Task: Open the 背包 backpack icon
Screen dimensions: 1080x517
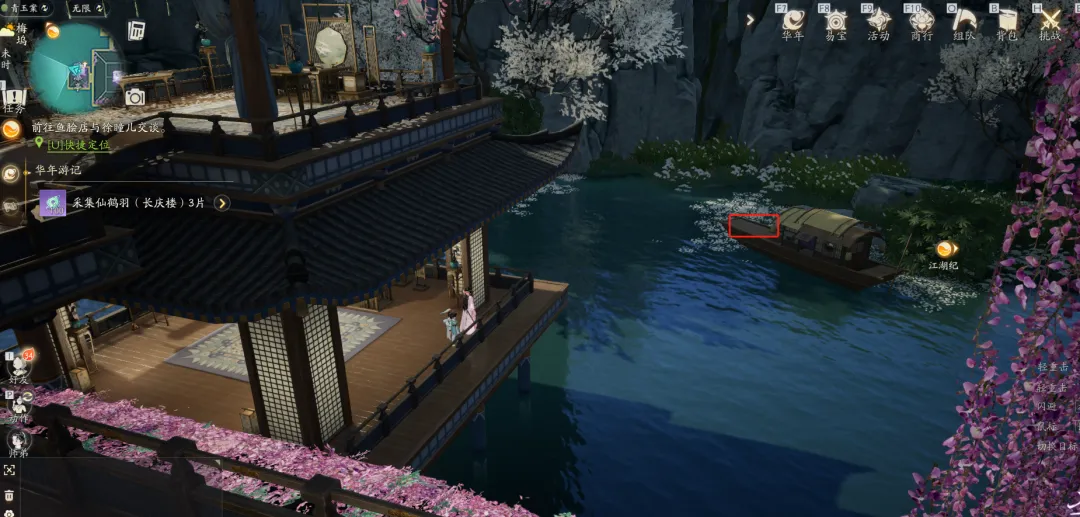Action: coord(1006,20)
